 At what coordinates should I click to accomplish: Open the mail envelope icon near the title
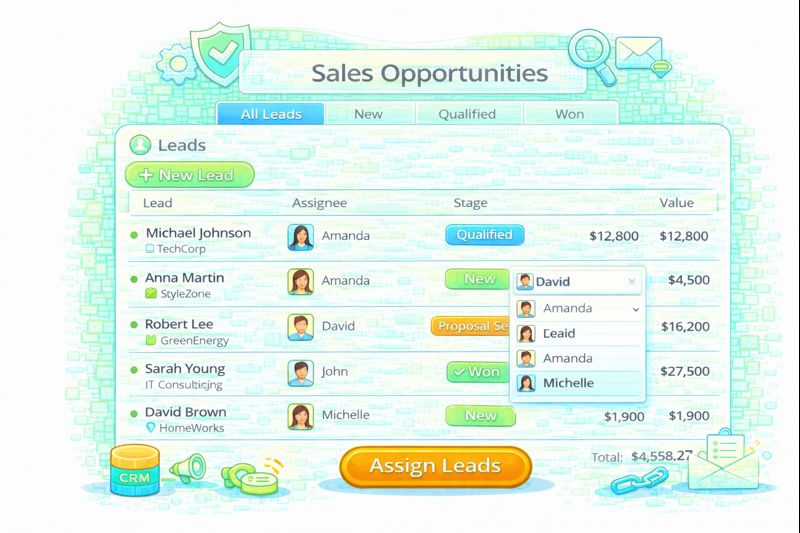click(x=639, y=50)
